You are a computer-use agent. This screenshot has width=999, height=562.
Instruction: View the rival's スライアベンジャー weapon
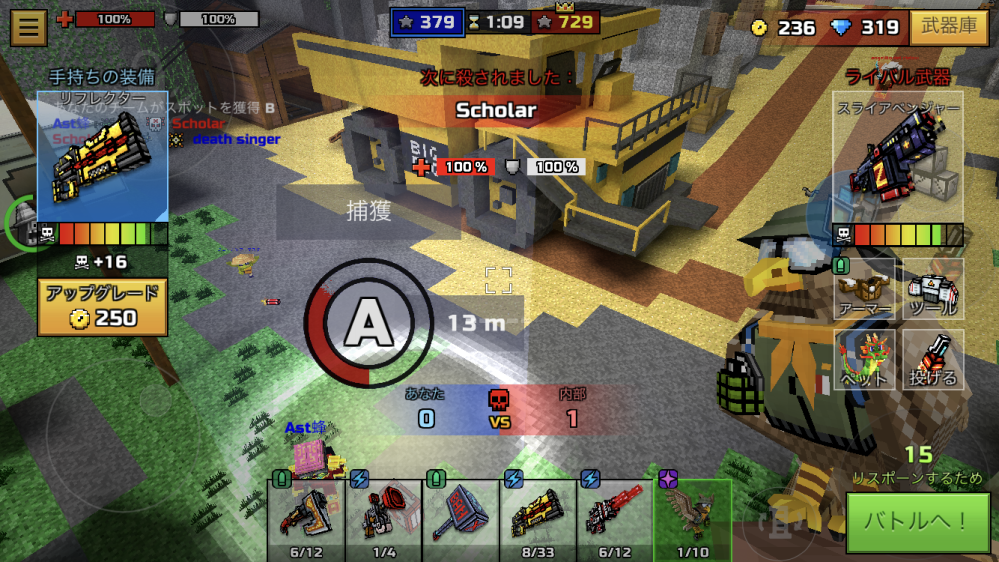pyautogui.click(x=897, y=158)
